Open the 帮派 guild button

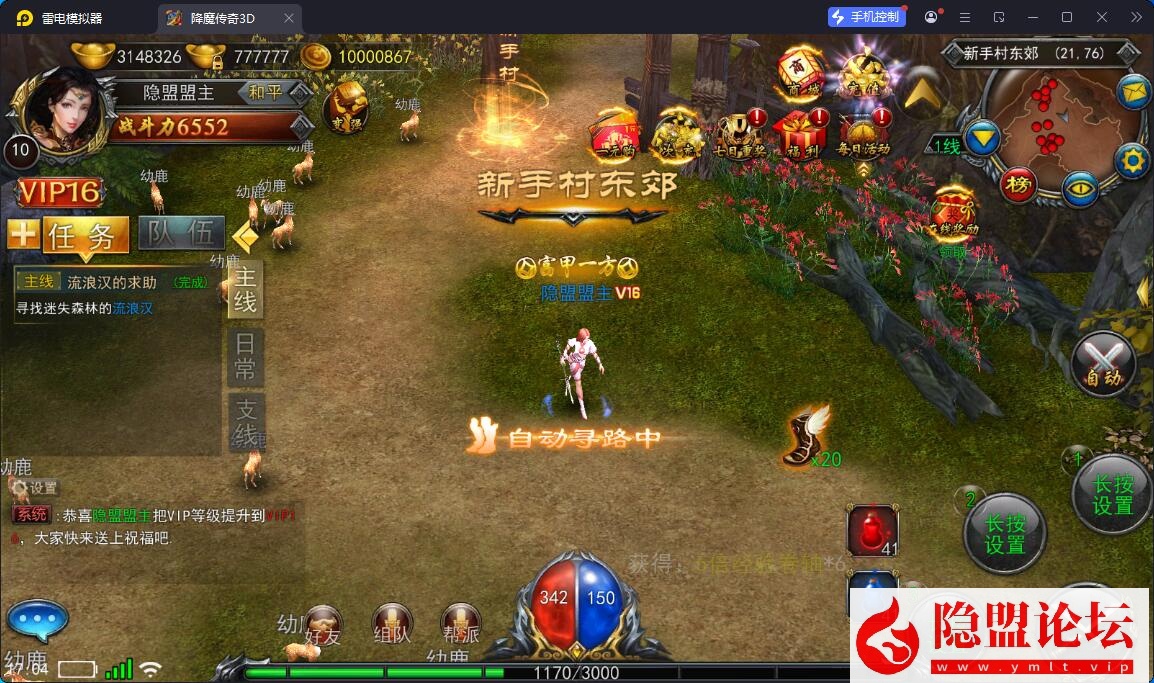coord(461,625)
